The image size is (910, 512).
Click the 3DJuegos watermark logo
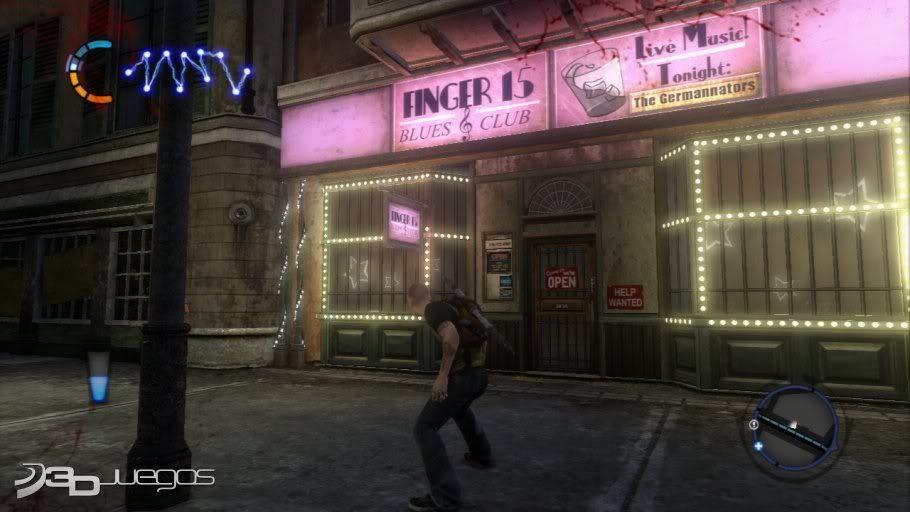[x=114, y=478]
